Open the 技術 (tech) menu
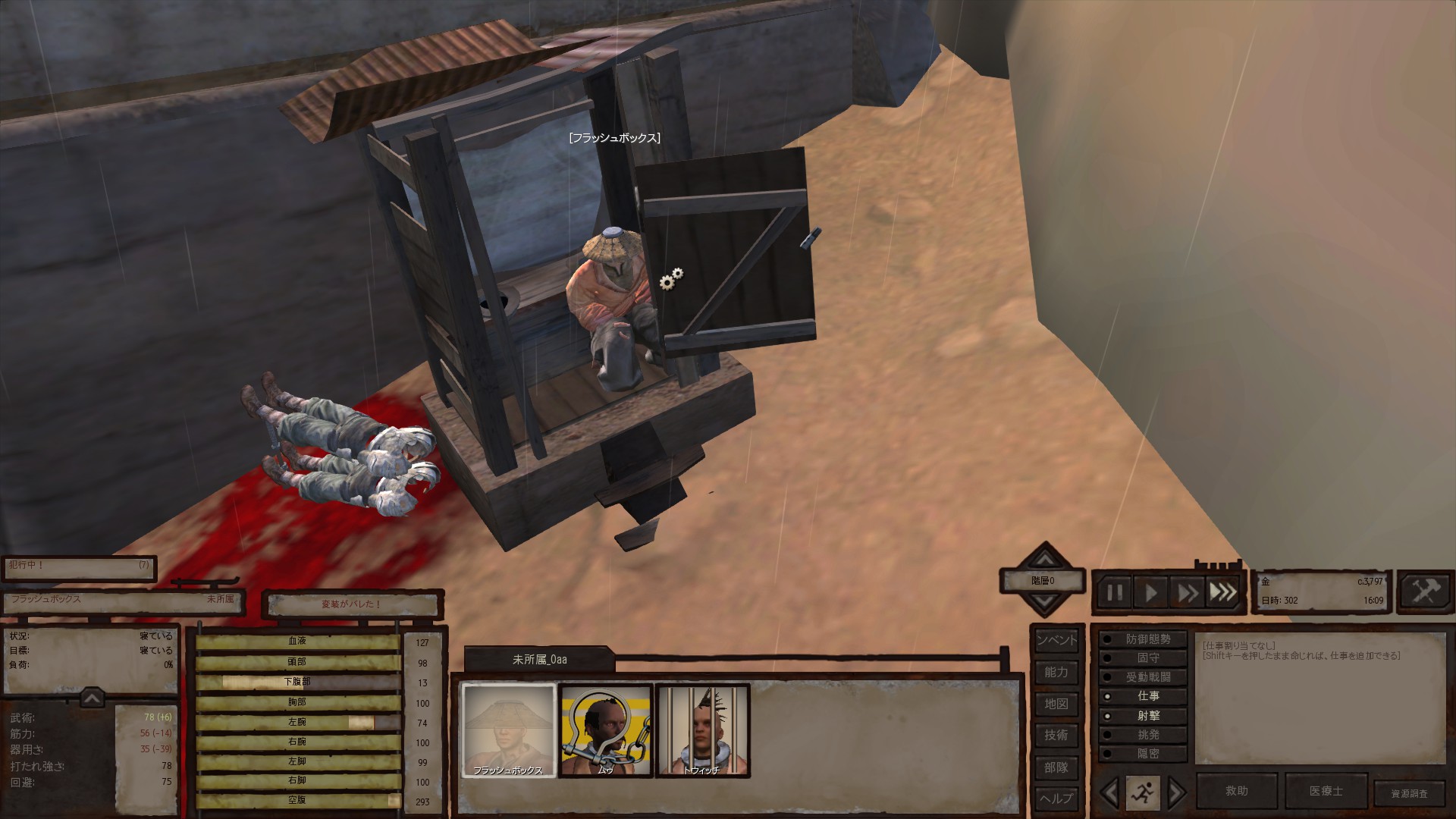Viewport: 1456px width, 819px height. (x=1056, y=735)
